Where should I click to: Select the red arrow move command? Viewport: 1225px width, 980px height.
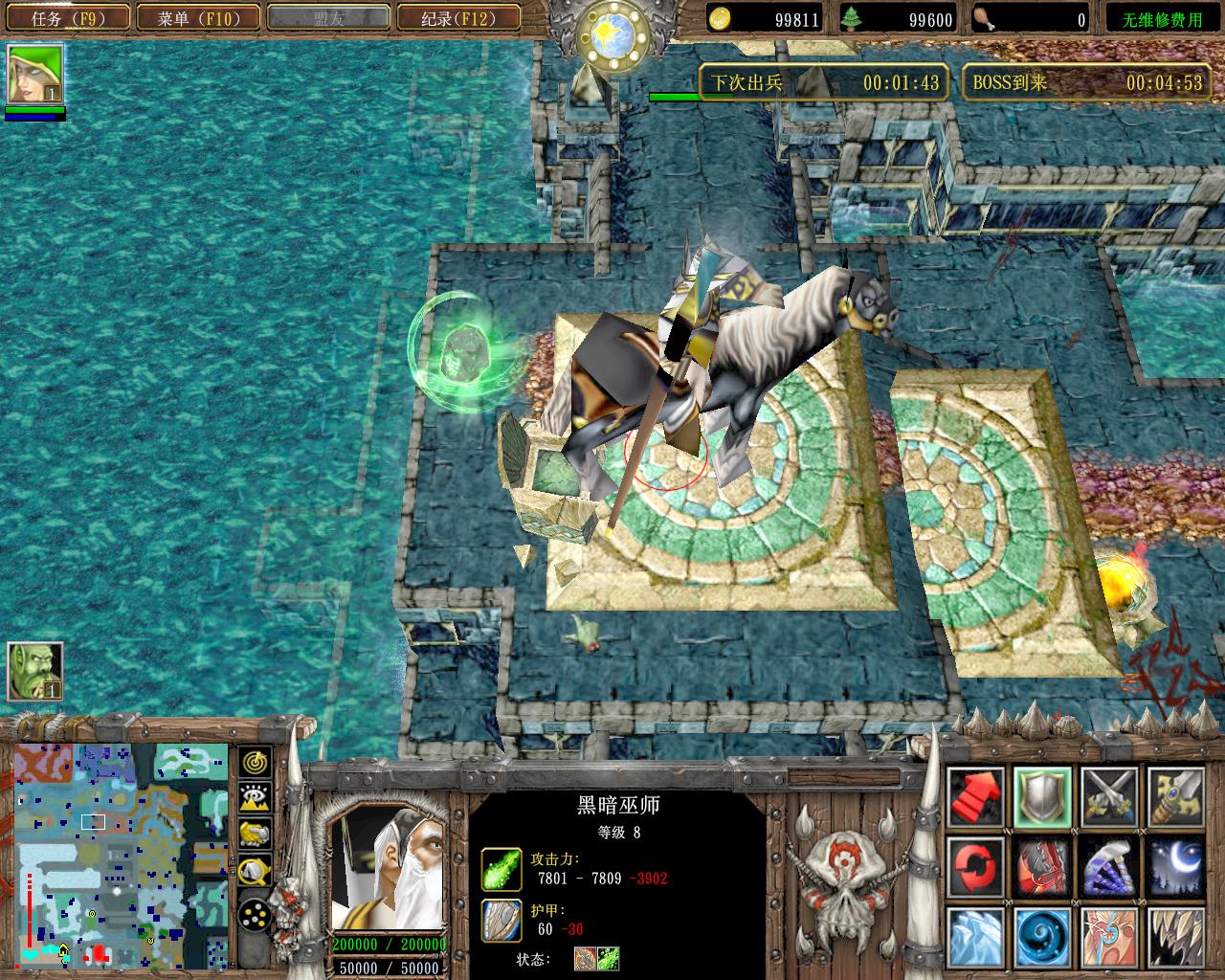975,795
